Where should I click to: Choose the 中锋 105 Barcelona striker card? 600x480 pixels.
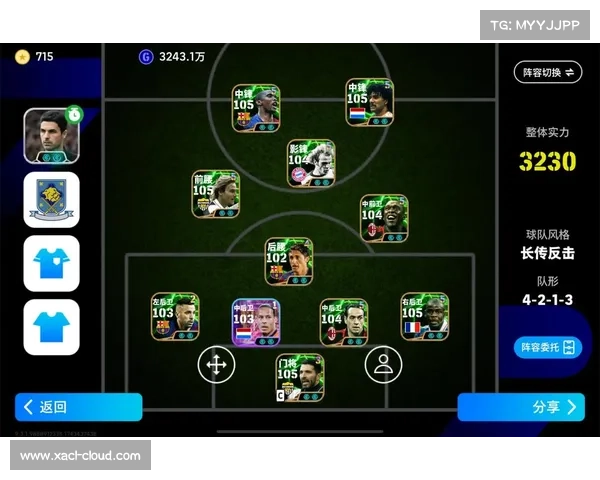256,108
